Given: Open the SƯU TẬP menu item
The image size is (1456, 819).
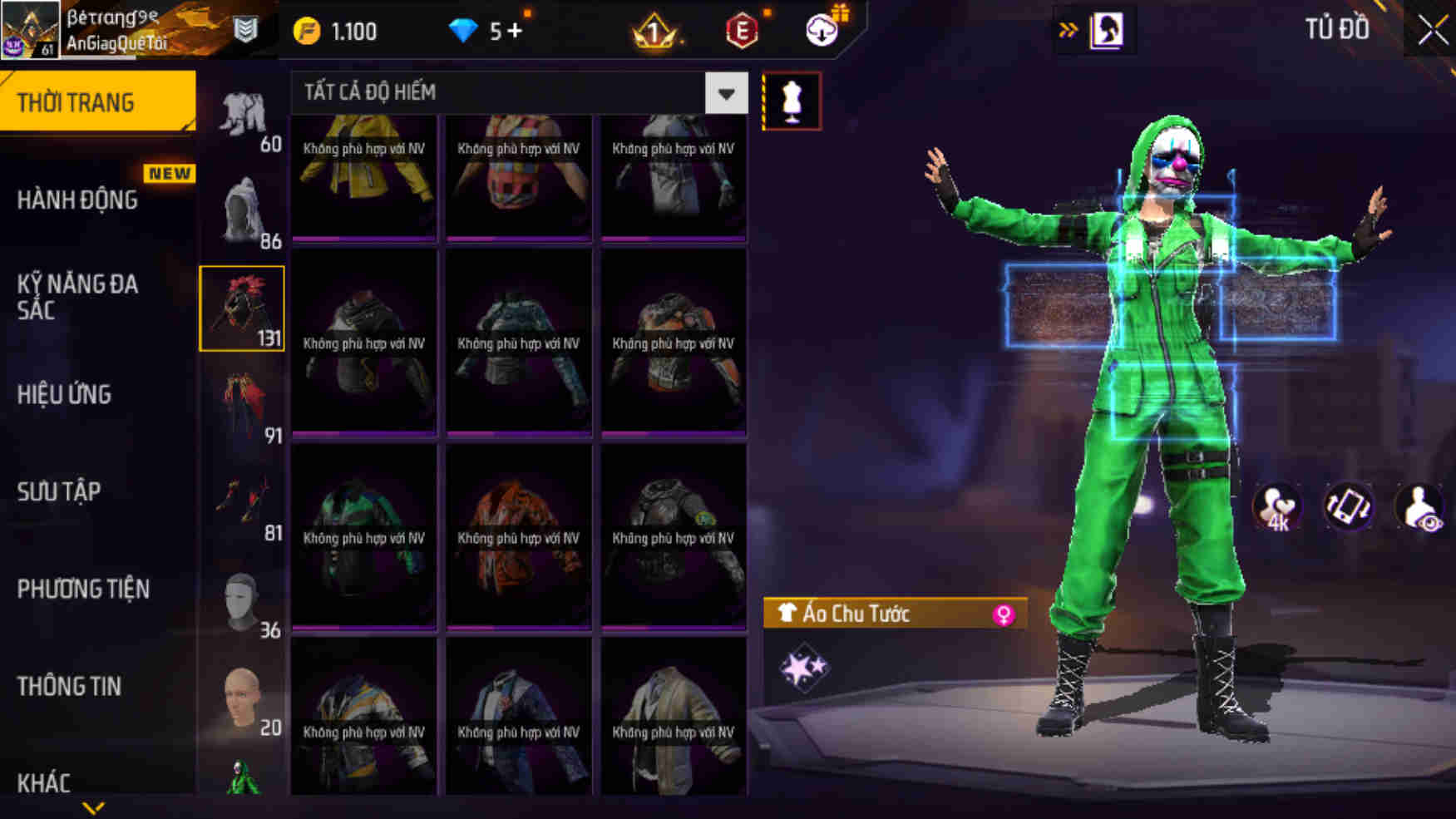Looking at the screenshot, I should (x=57, y=491).
